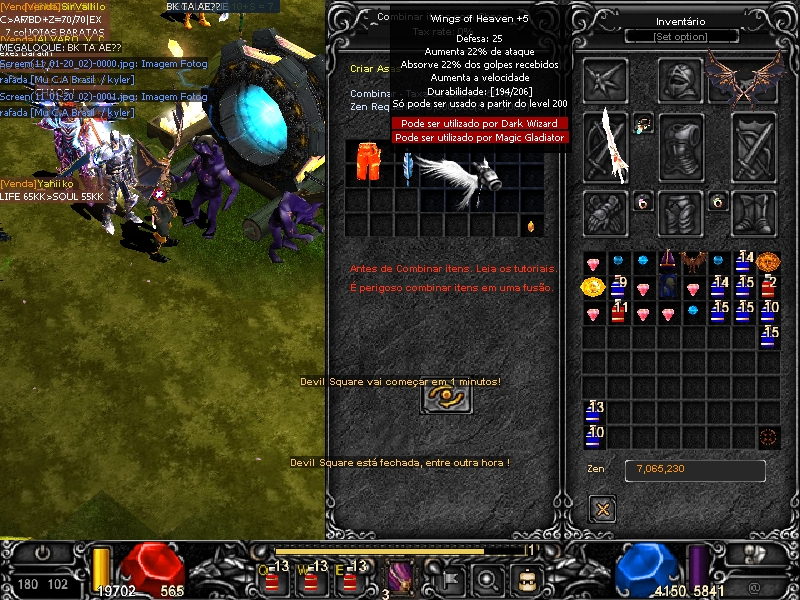The height and width of the screenshot is (600, 800).
Task: Click the power button on the bottom-left bar
Action: point(42,553)
